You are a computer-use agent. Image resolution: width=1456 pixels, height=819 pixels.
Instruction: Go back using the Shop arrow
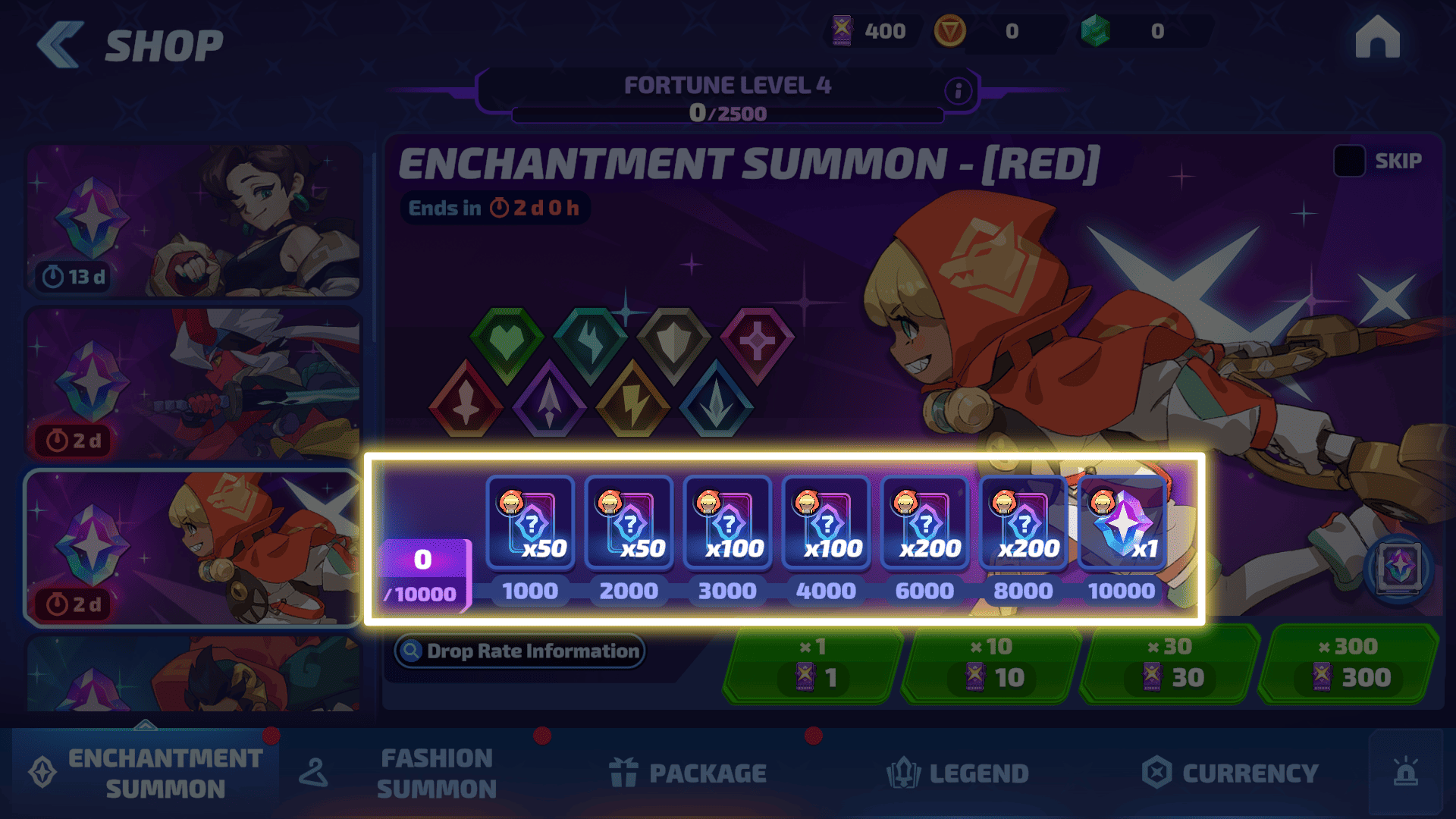pos(61,45)
